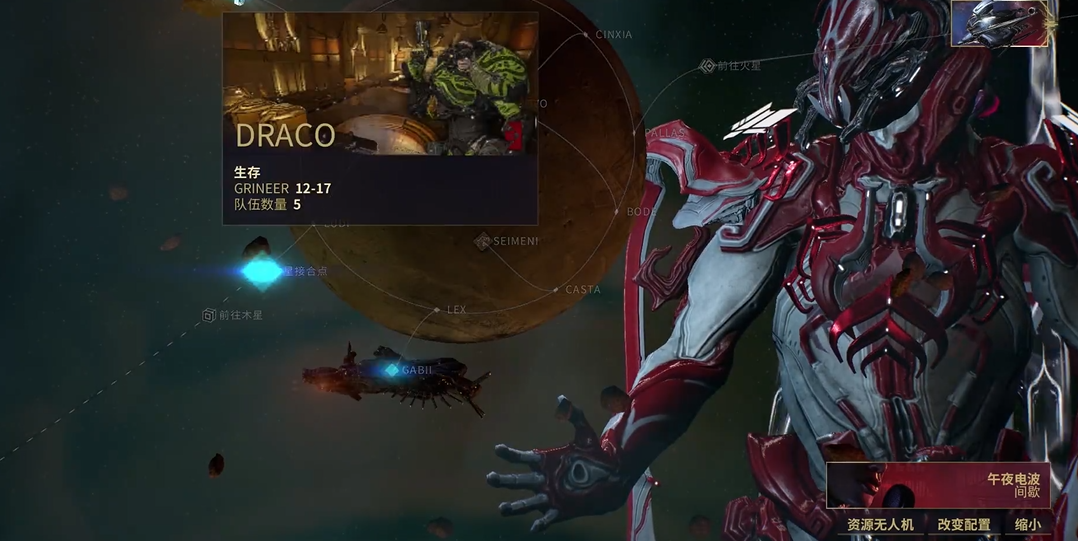
Task: Select the GABII mission node
Action: [x=392, y=370]
